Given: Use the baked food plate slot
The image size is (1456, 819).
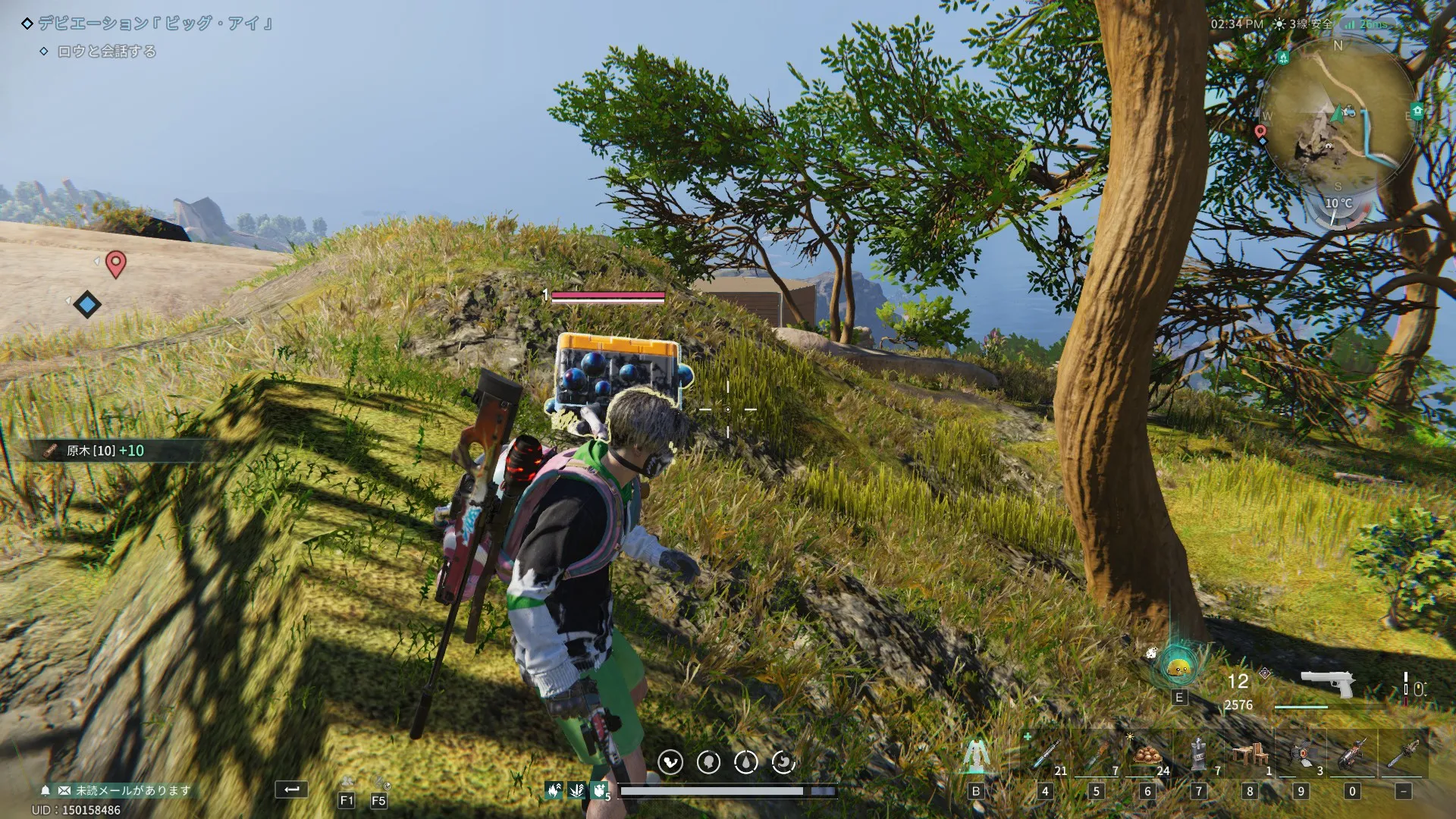Looking at the screenshot, I should pyautogui.click(x=1147, y=755).
